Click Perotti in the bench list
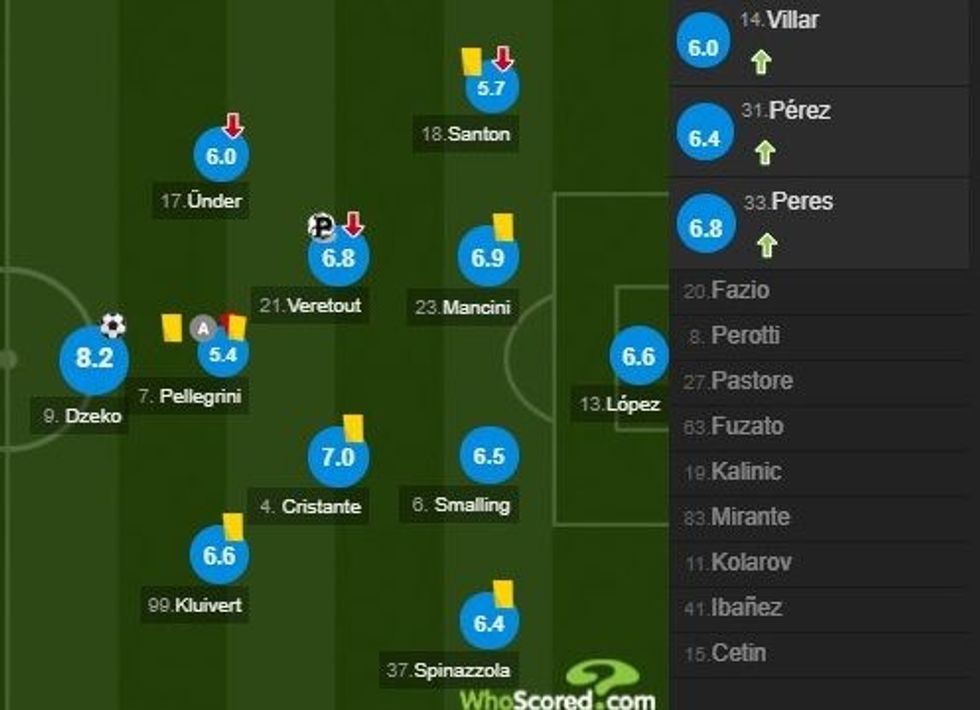980x710 pixels. click(x=744, y=336)
